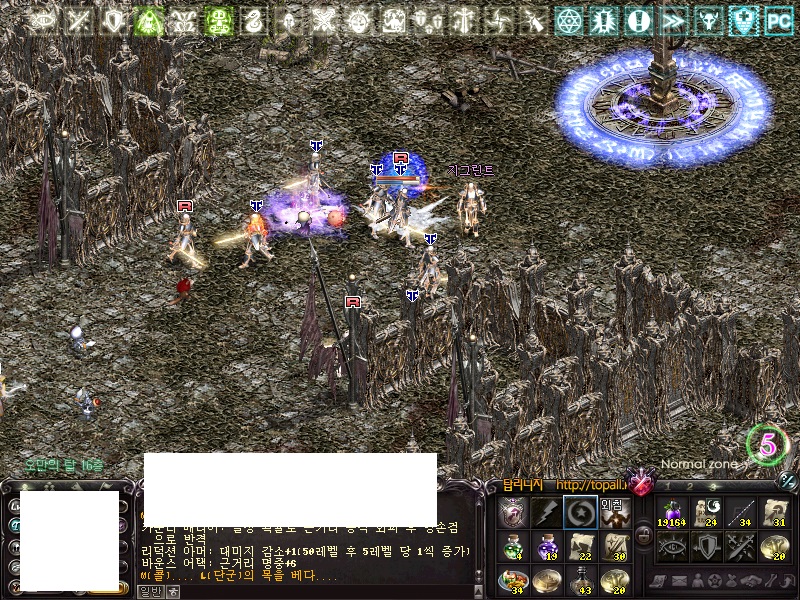This screenshot has height=600, width=800.
Task: Click the PC button in top bar
Action: pyautogui.click(x=778, y=20)
